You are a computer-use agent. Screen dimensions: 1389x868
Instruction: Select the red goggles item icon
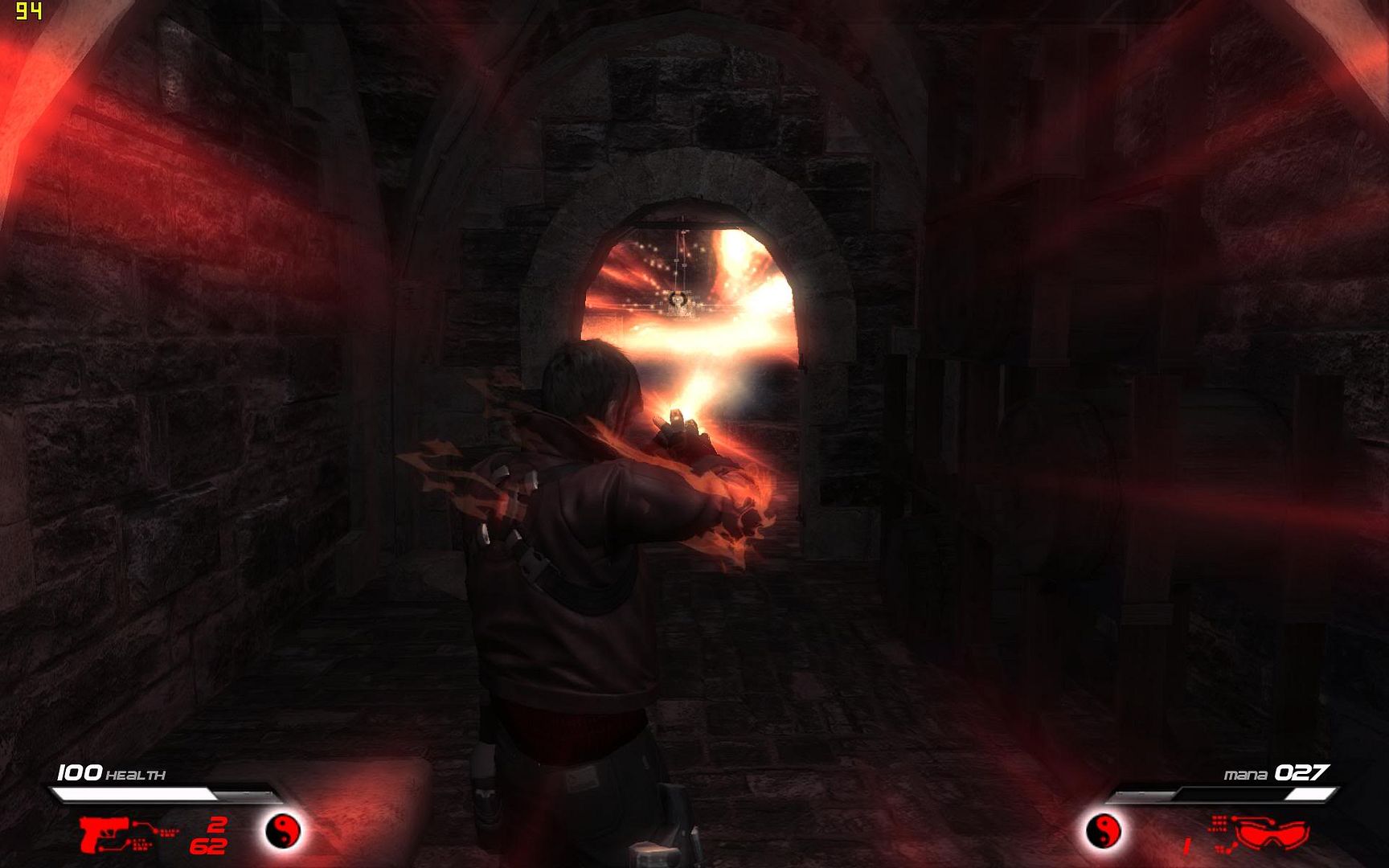click(x=1272, y=833)
